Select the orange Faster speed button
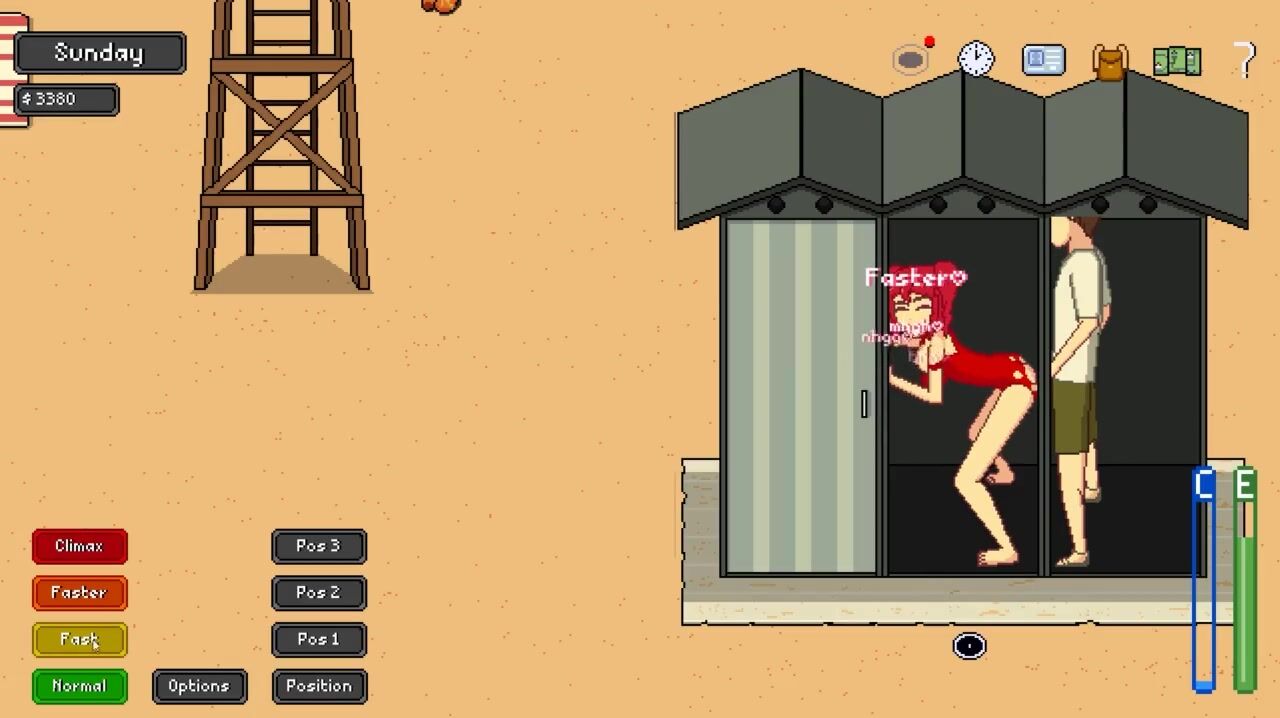Viewport: 1280px width, 718px height. tap(79, 593)
